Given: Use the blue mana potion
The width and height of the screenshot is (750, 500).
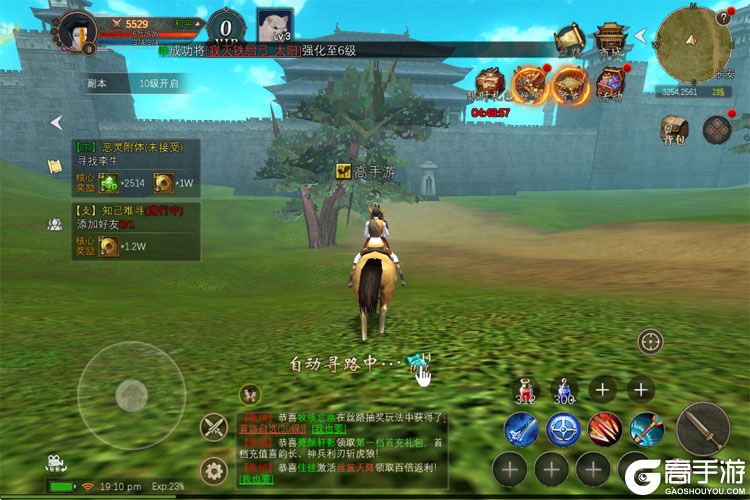Looking at the screenshot, I should pos(563,390).
